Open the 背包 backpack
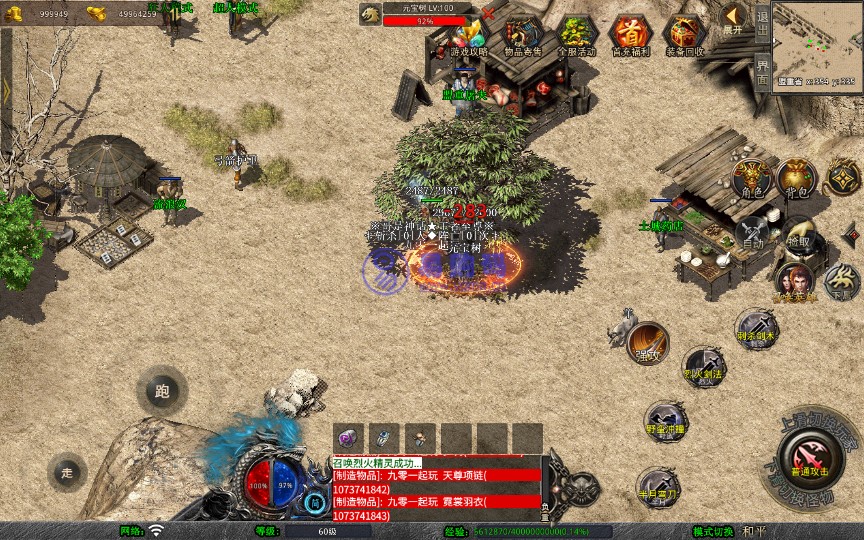Screen dimensions: 864x540 point(797,178)
